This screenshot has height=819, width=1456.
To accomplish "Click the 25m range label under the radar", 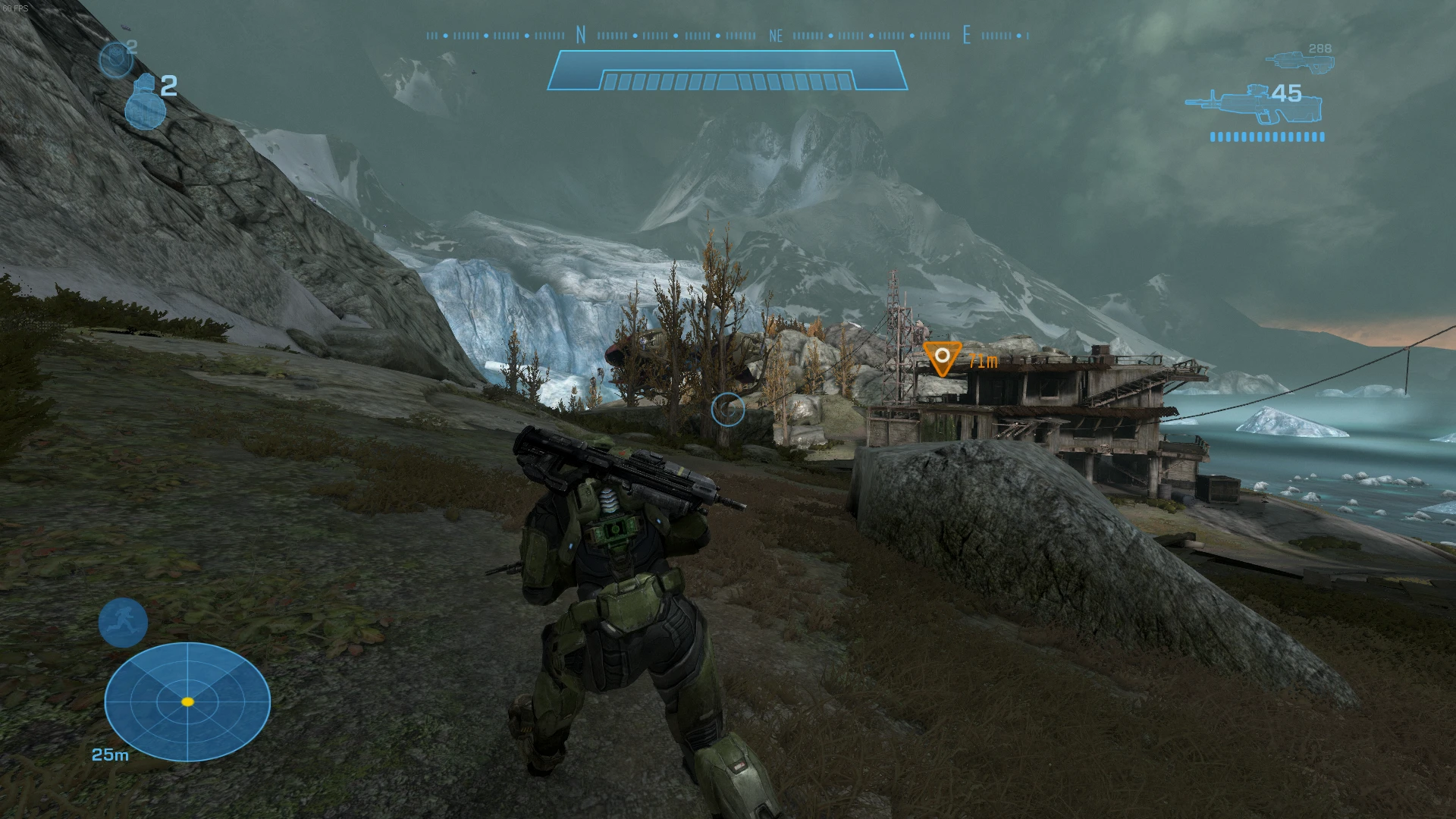I will point(108,755).
